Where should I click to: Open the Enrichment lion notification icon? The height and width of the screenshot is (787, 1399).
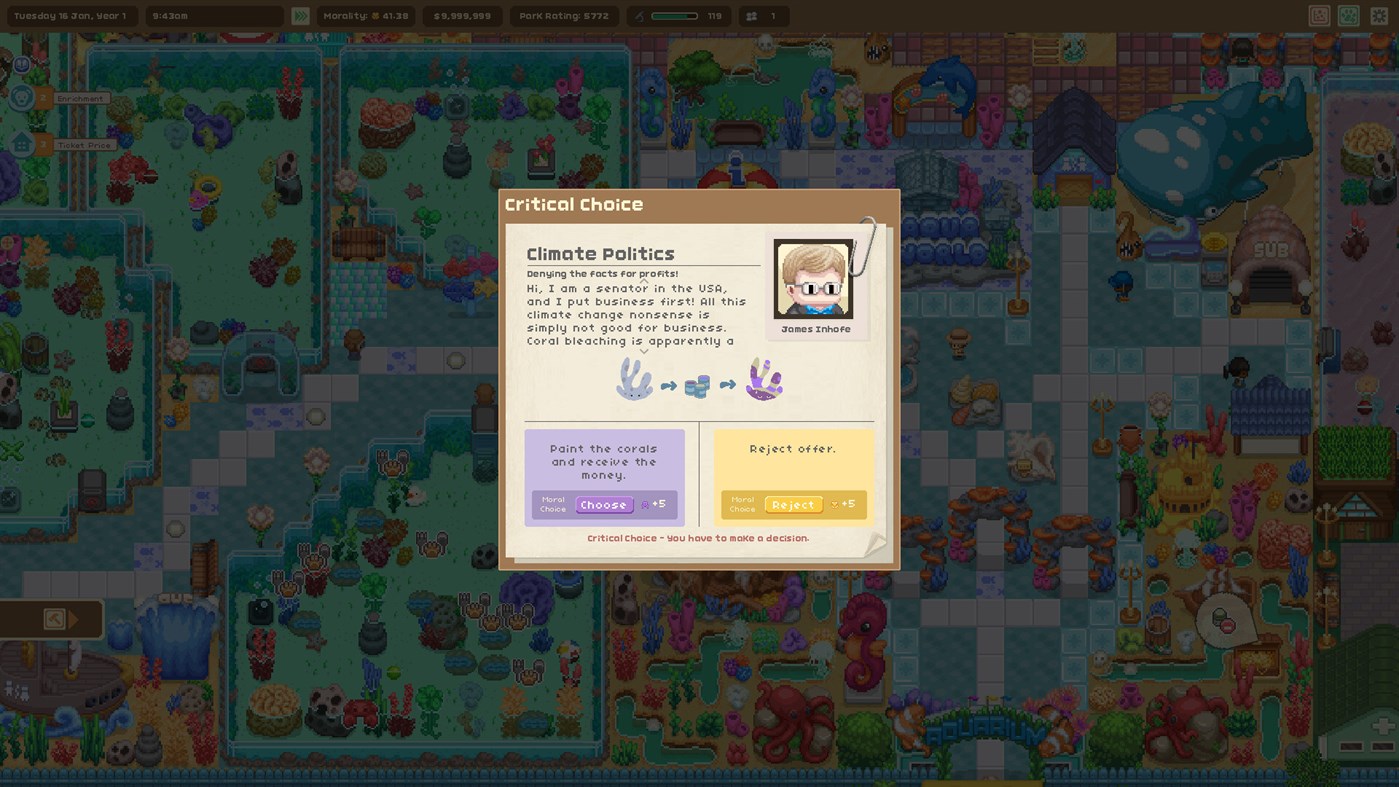pyautogui.click(x=20, y=98)
